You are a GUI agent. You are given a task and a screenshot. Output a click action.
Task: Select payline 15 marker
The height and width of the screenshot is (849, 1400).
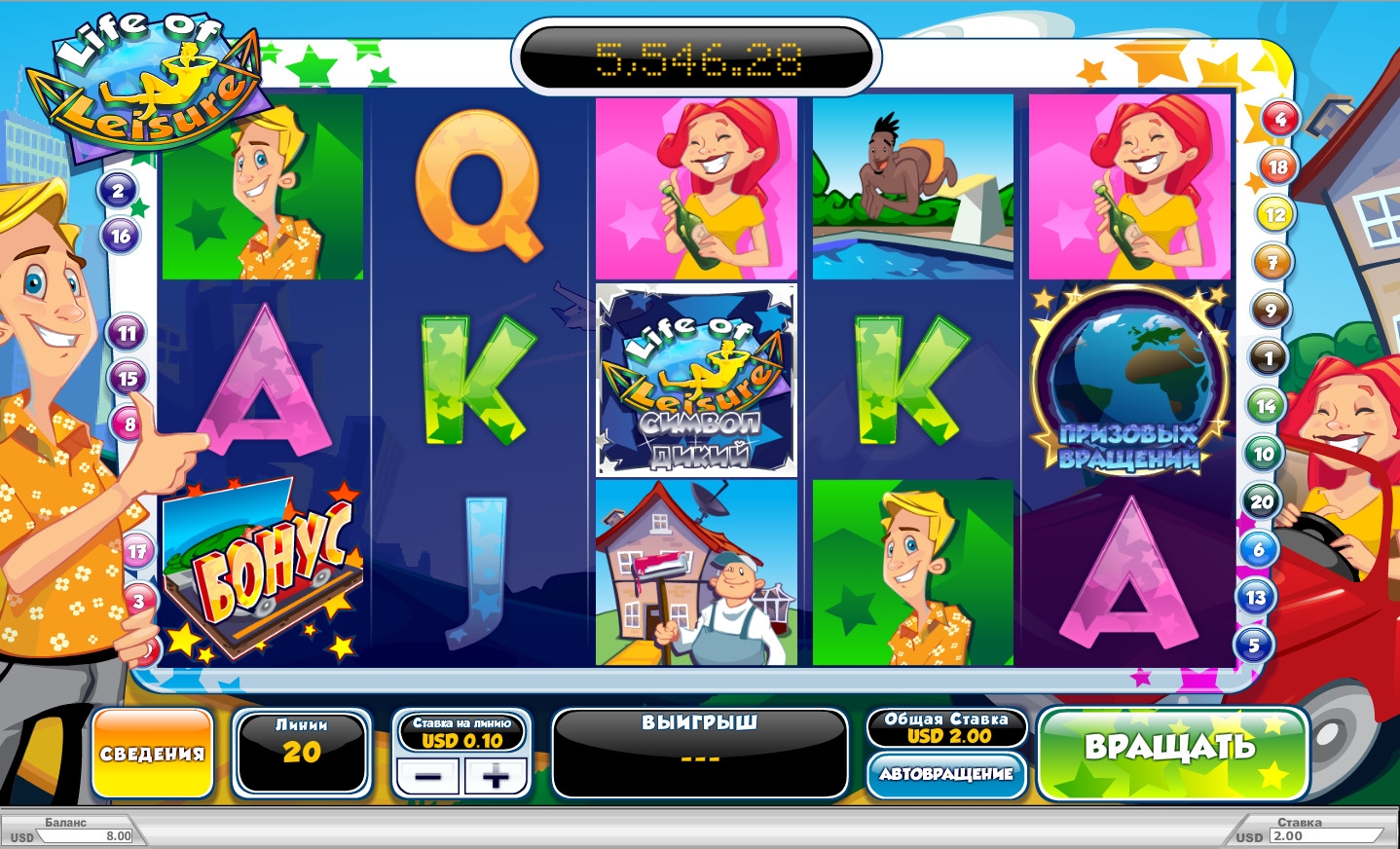pos(128,378)
